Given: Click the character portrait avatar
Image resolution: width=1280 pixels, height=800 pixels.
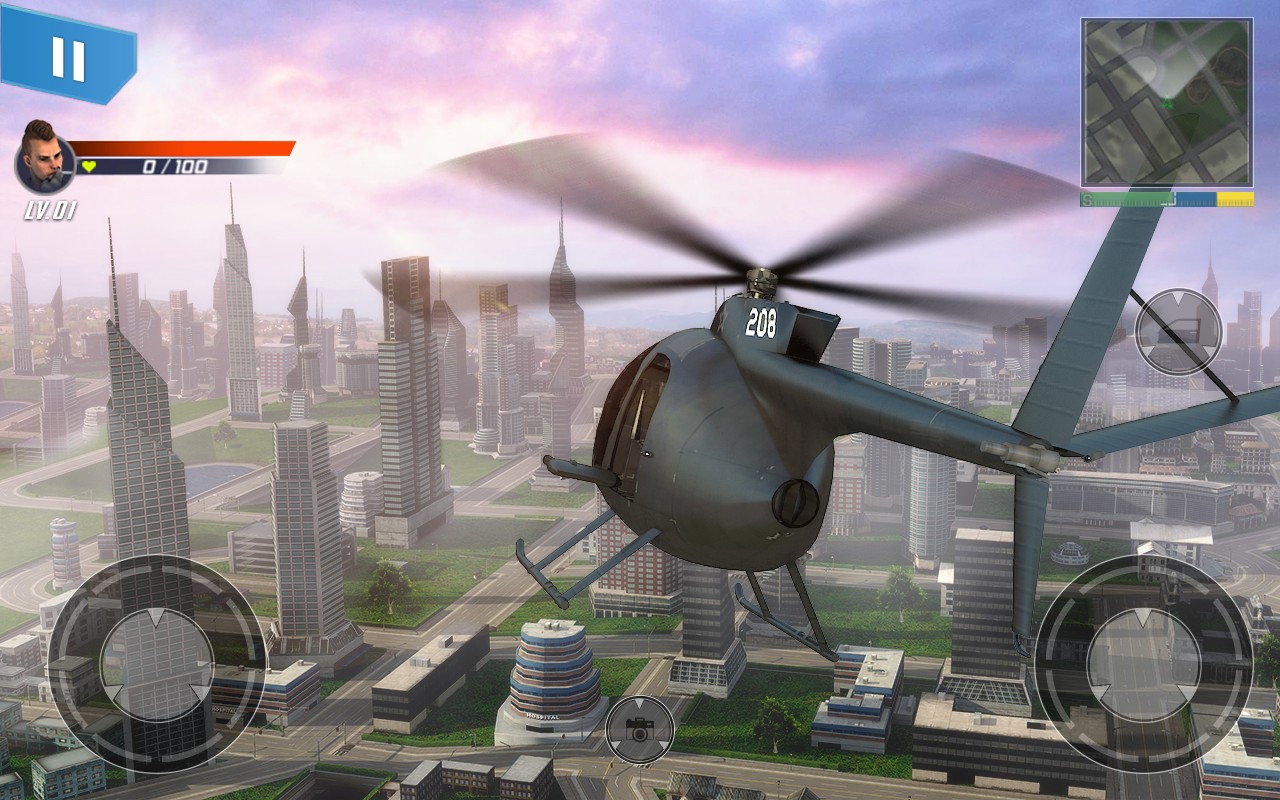Looking at the screenshot, I should tap(45, 162).
